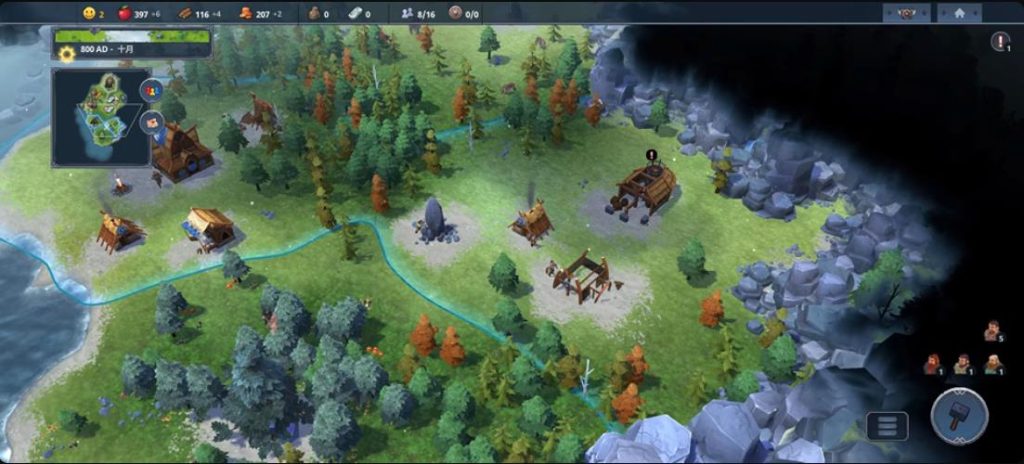
Task: Jump to town hall with the home button
Action: pos(959,14)
